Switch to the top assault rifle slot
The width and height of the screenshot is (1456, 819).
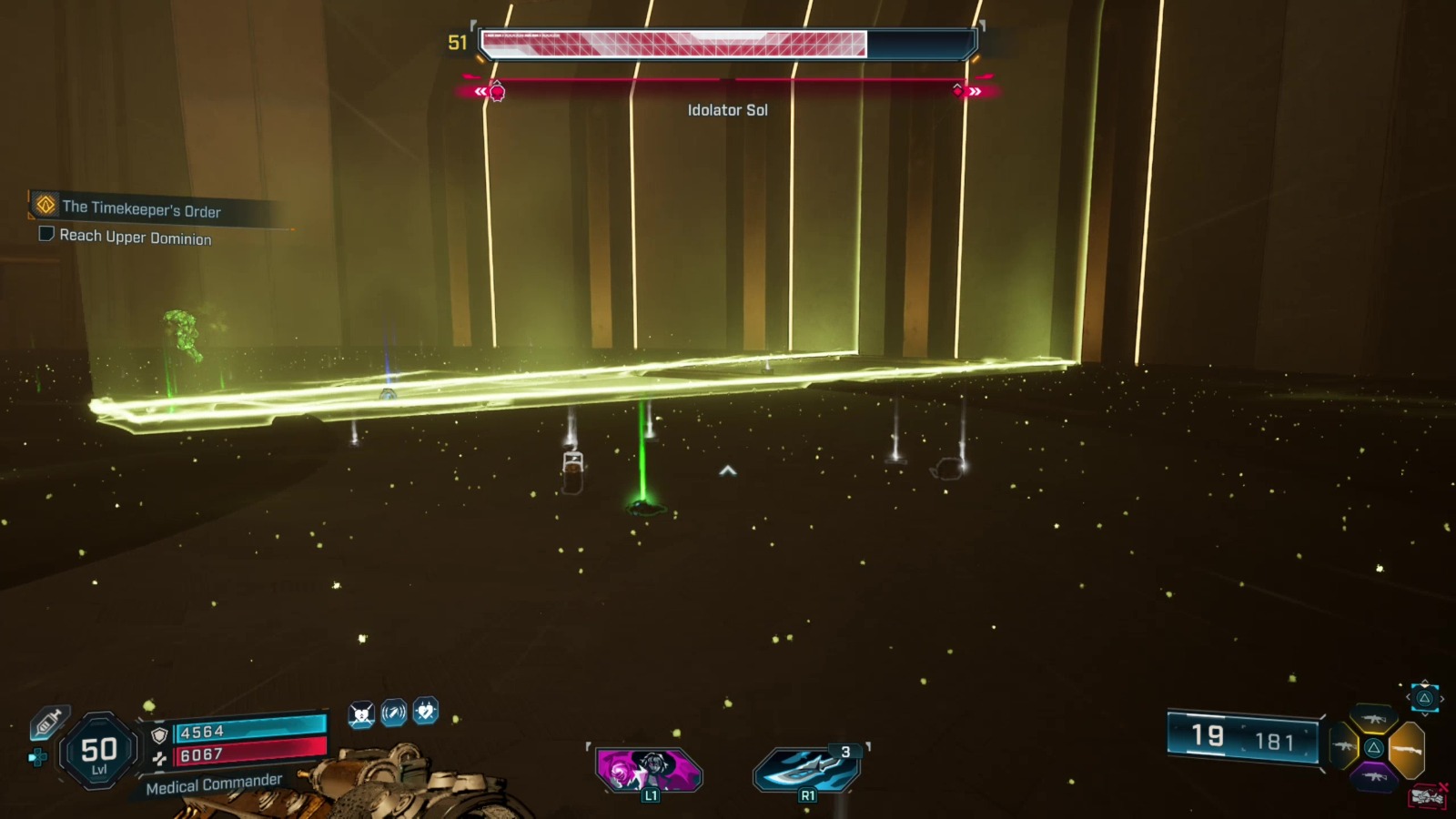pyautogui.click(x=1373, y=720)
